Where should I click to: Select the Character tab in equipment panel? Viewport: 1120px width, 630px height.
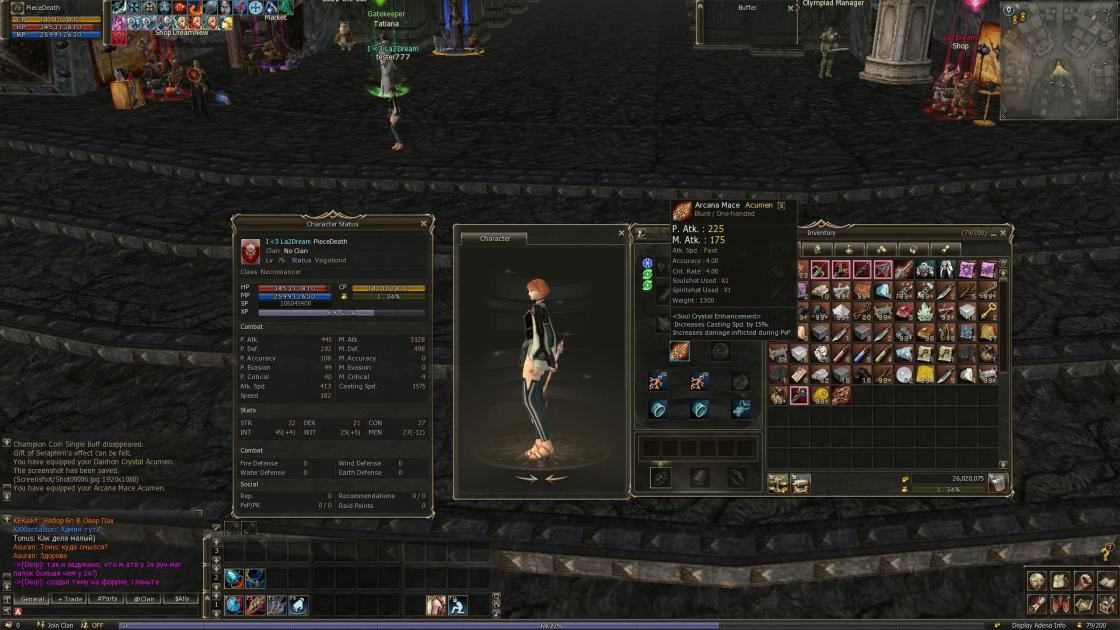(x=495, y=239)
